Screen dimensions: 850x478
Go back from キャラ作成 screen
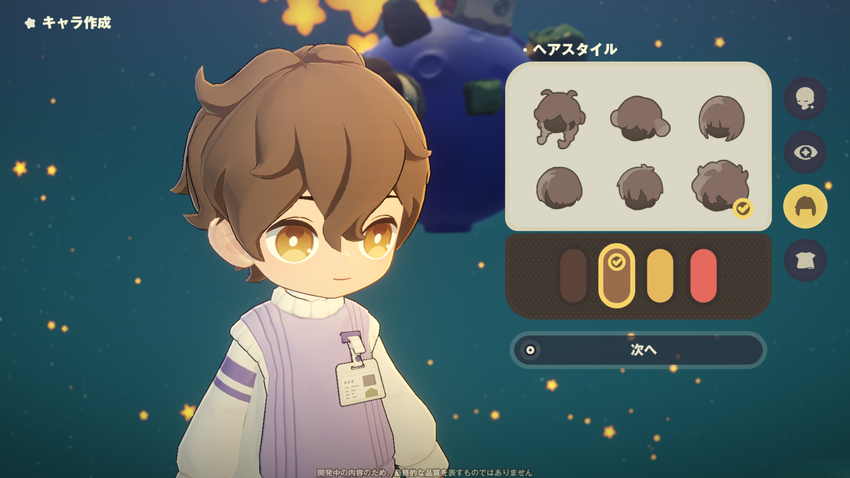click(x=30, y=22)
